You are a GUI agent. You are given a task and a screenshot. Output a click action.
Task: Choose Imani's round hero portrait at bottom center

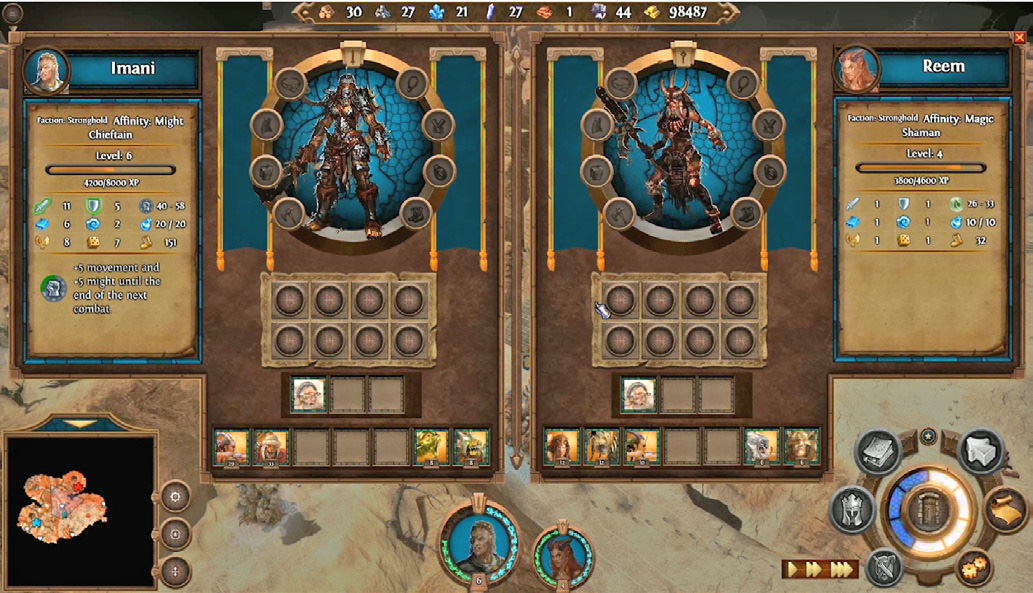[479, 545]
